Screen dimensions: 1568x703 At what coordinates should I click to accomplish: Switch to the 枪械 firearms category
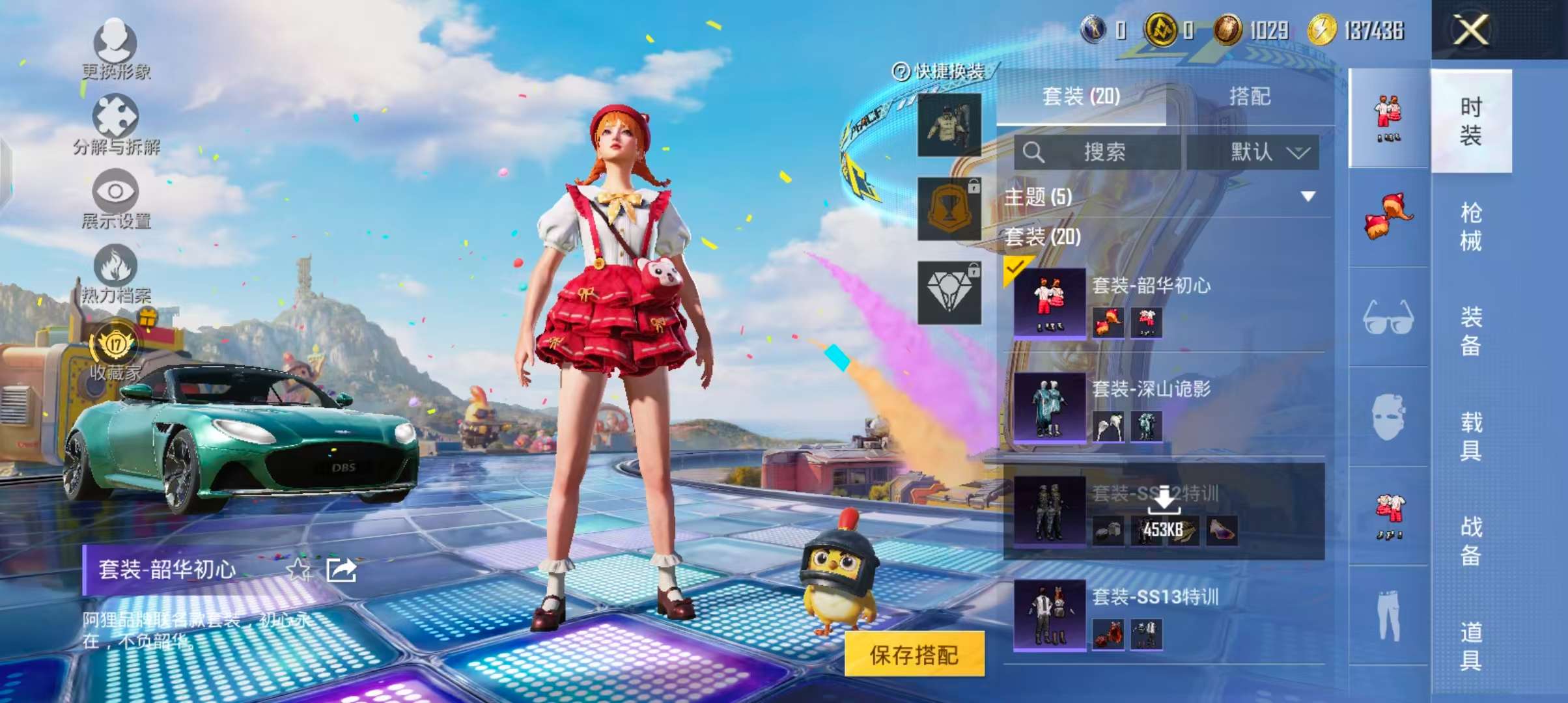pyautogui.click(x=1470, y=227)
